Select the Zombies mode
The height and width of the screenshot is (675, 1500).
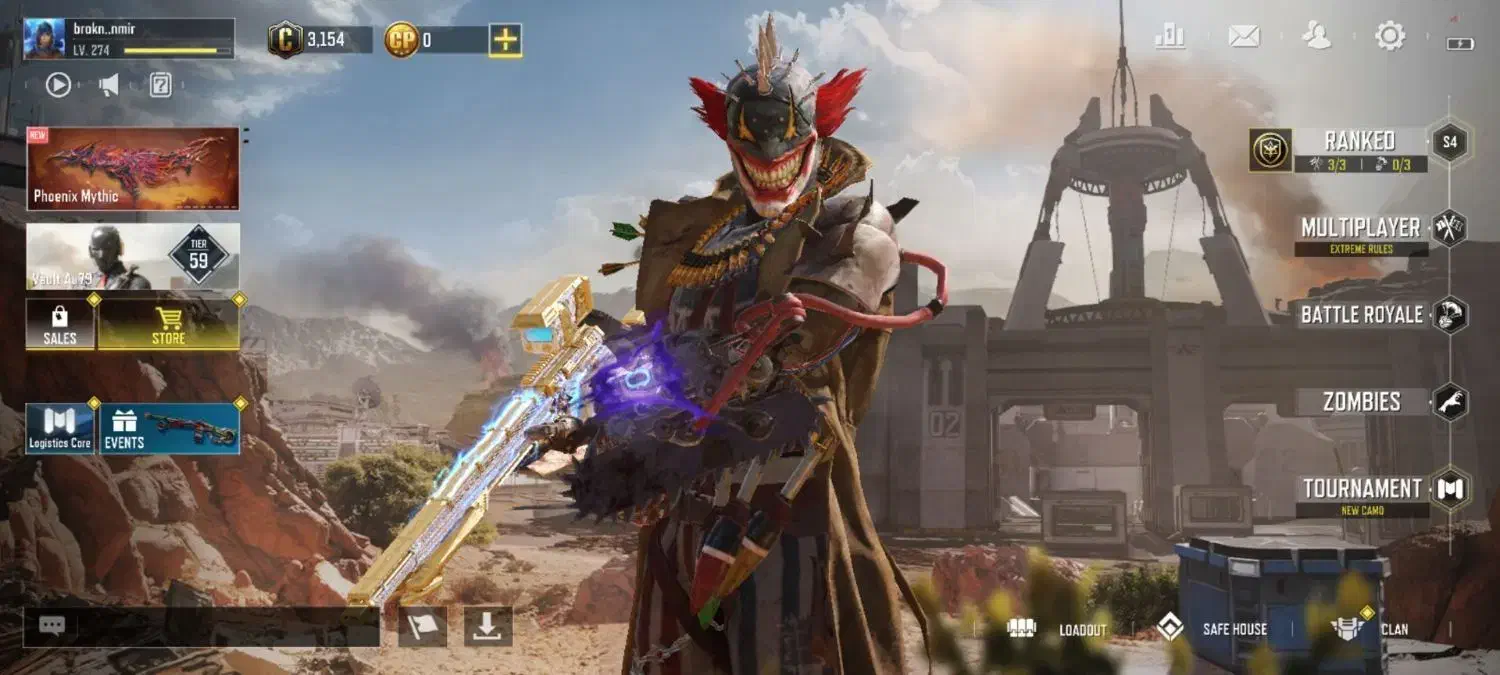[x=1362, y=402]
